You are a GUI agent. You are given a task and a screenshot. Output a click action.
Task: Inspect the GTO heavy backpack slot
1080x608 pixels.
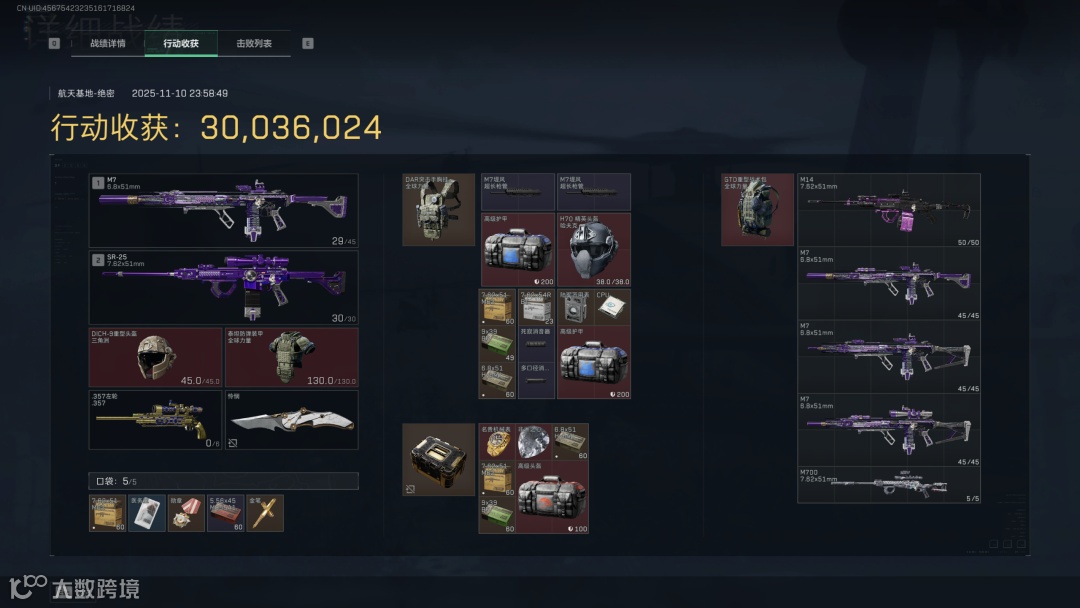(758, 209)
